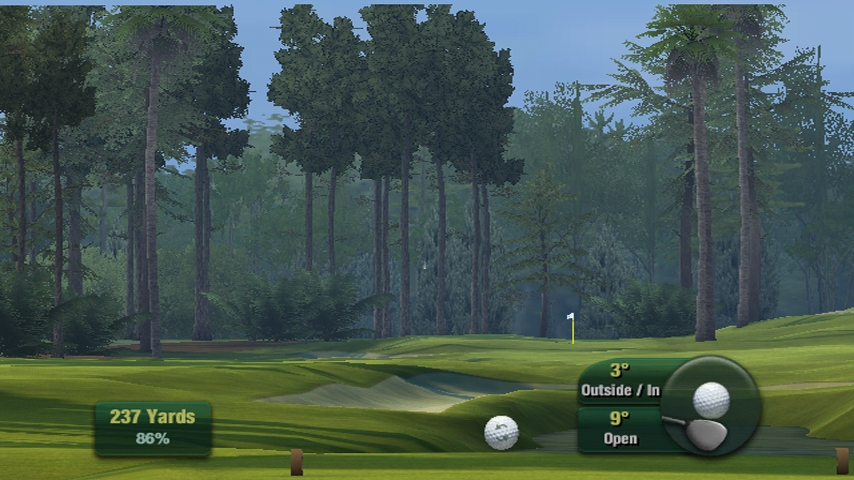This screenshot has height=480, width=854.
Task: Select the driver club and ball impact icon
Action: [709, 405]
